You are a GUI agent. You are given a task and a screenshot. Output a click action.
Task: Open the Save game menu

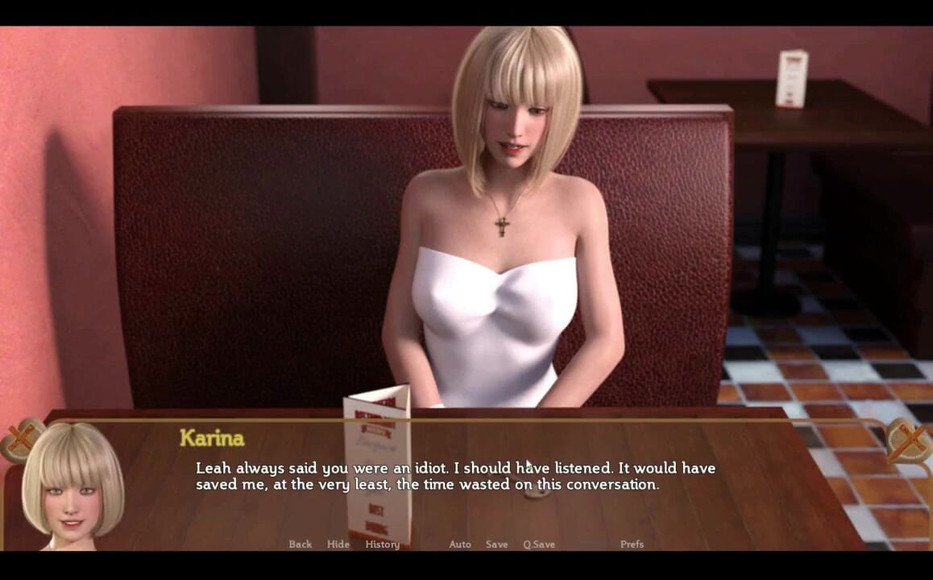[497, 544]
